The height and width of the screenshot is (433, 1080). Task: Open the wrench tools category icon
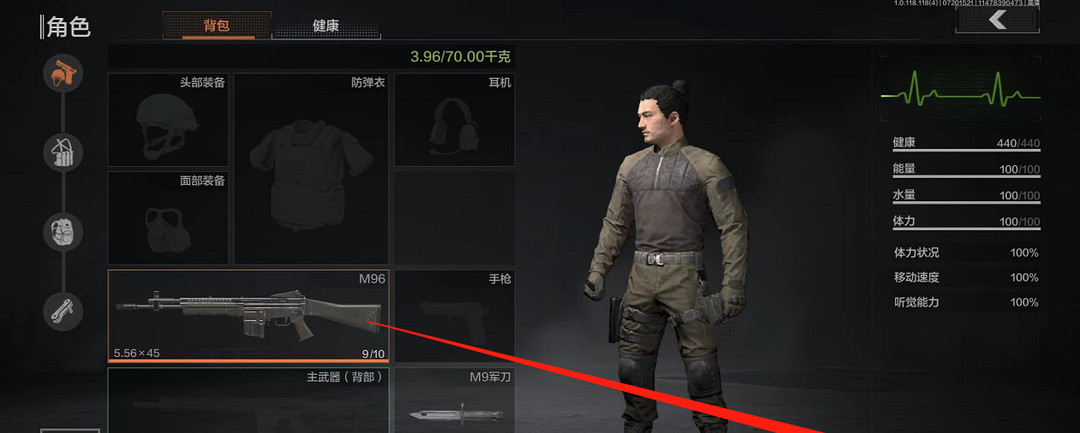tap(62, 309)
